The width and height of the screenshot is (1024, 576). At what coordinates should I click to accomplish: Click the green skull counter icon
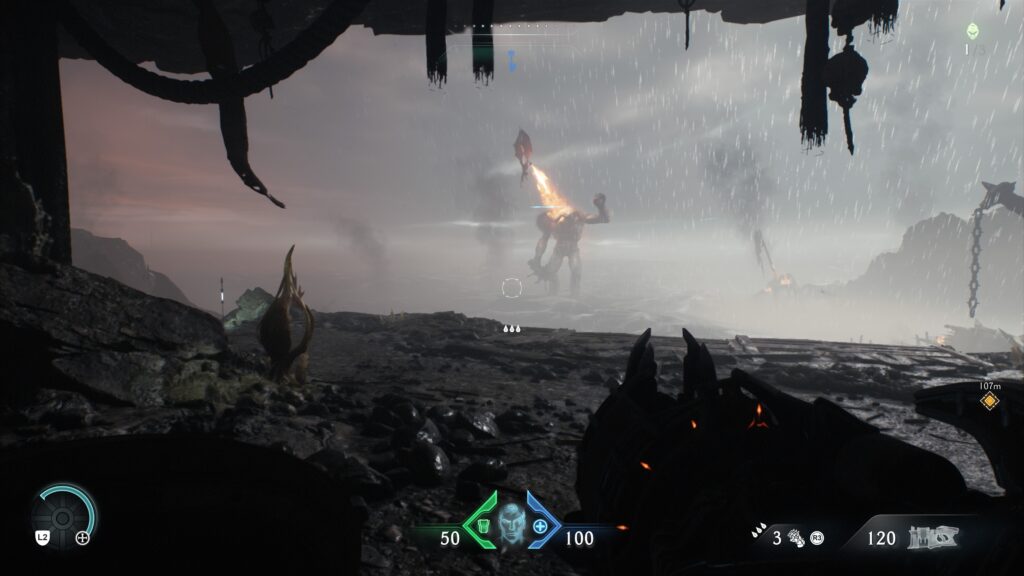click(973, 31)
